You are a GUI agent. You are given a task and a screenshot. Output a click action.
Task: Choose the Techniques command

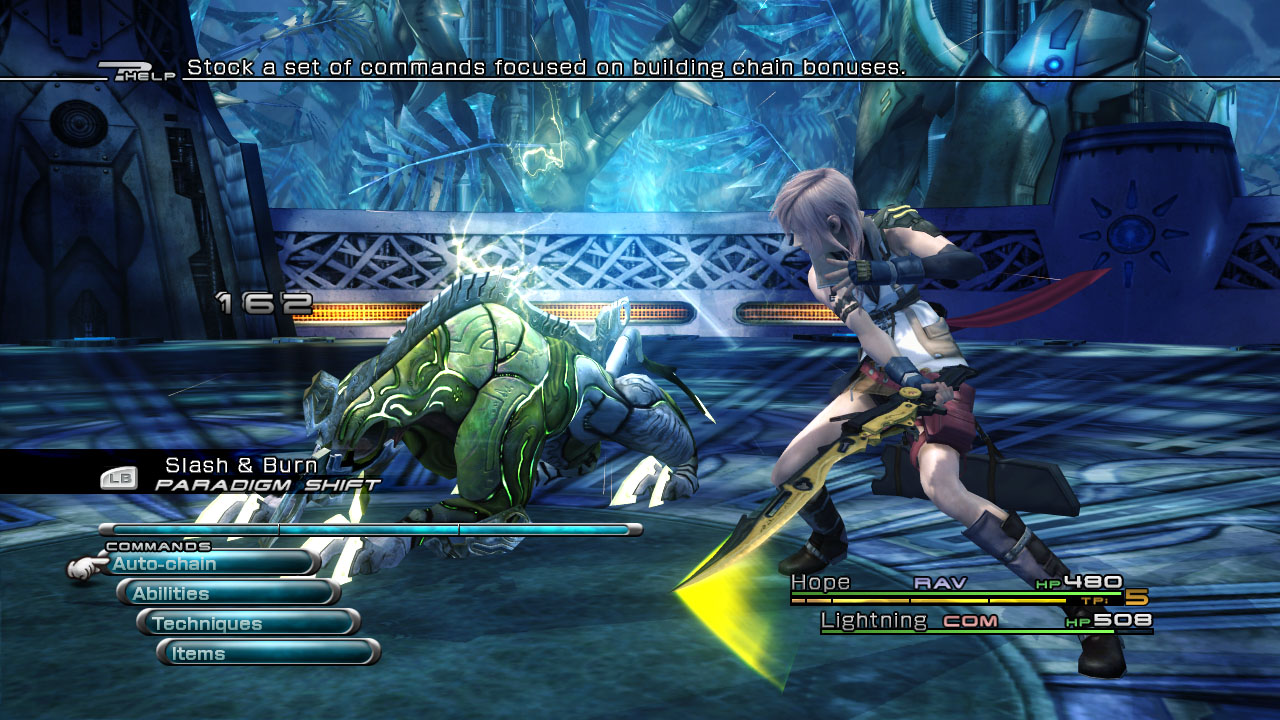point(250,624)
